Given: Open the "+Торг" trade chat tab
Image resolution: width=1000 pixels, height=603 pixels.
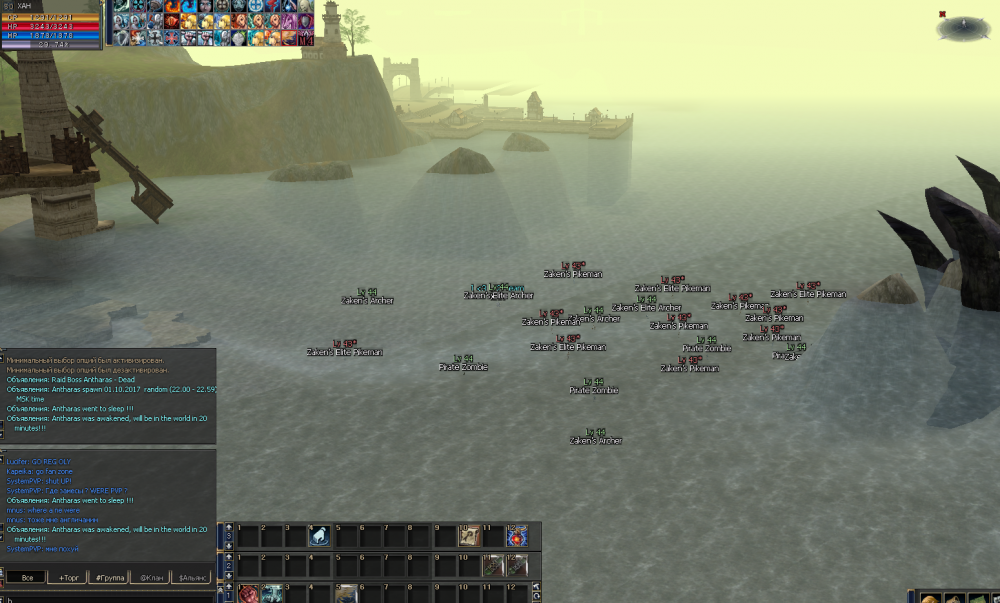Looking at the screenshot, I should (x=69, y=577).
